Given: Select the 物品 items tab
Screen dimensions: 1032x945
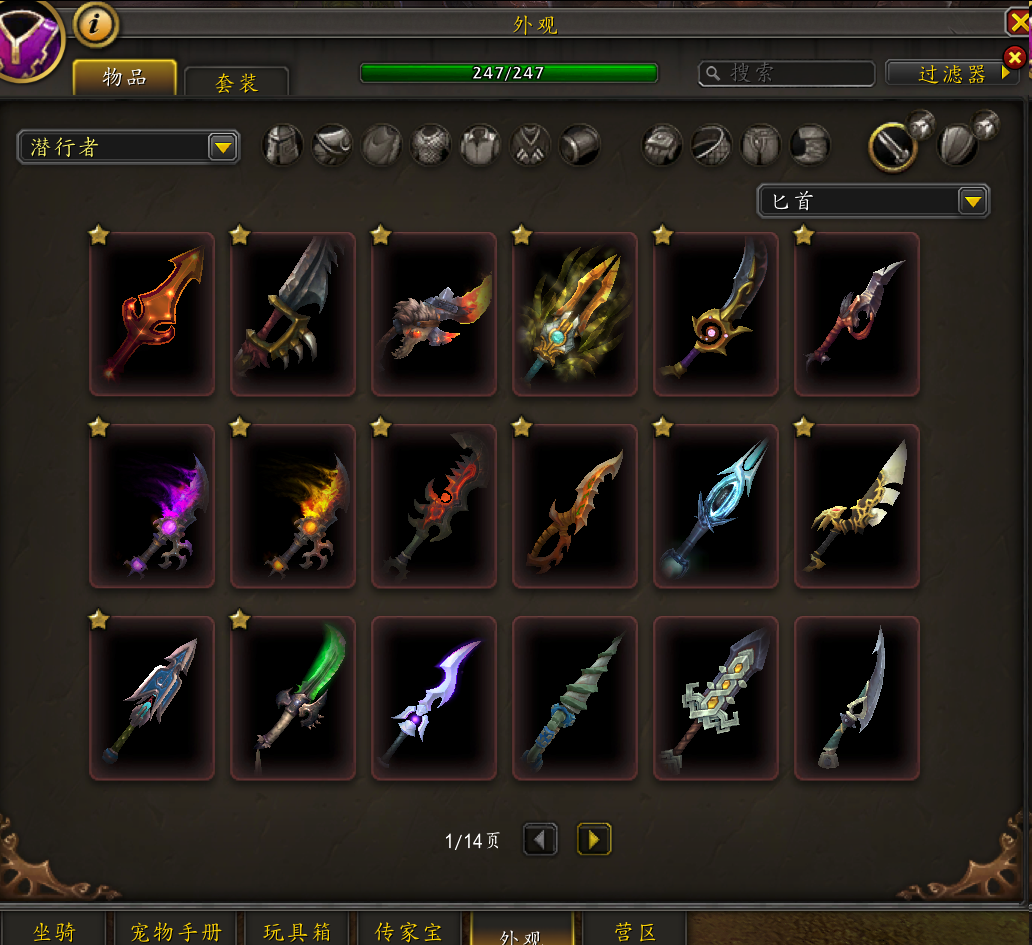Looking at the screenshot, I should (x=125, y=77).
